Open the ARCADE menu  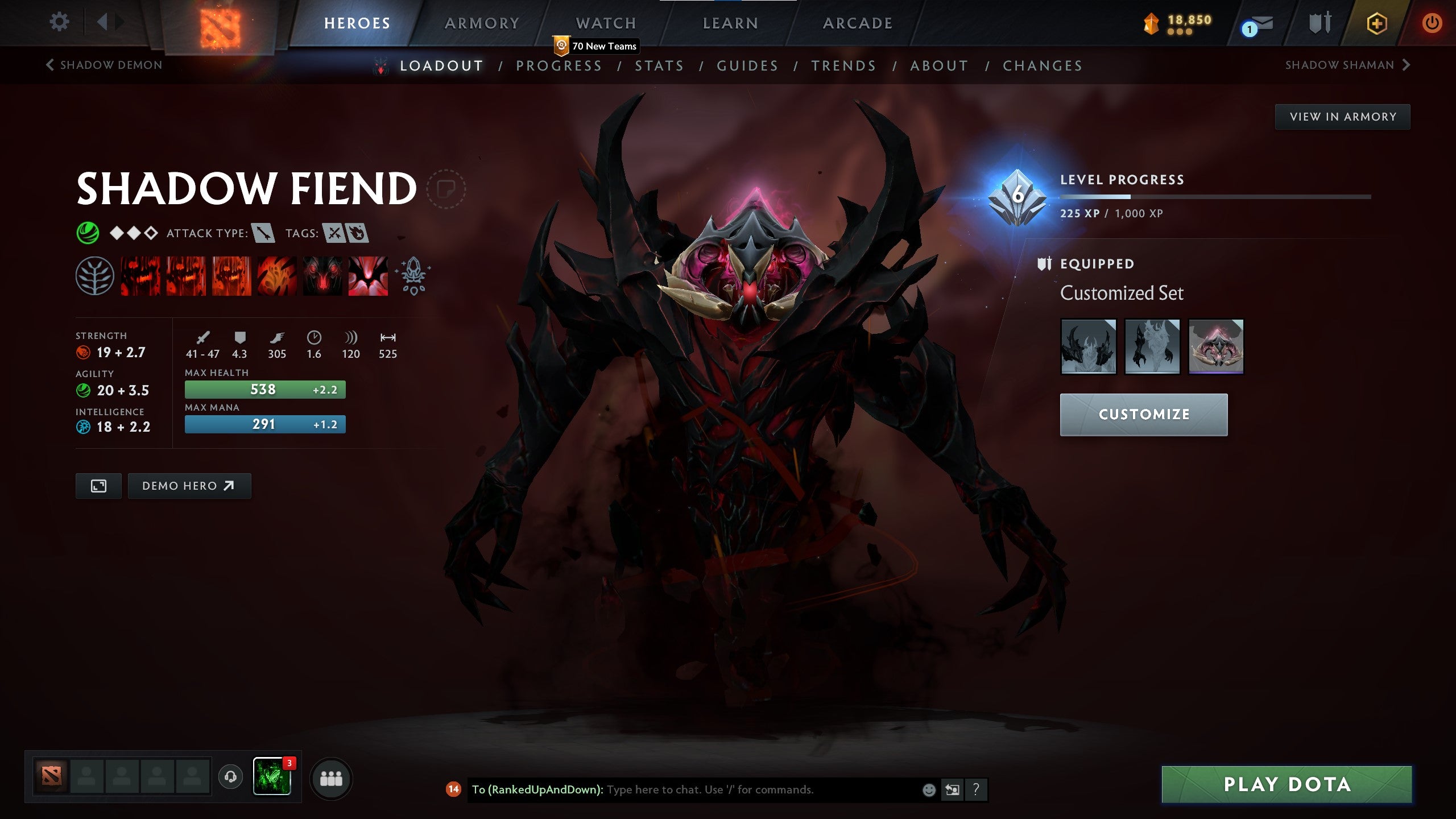click(x=858, y=23)
